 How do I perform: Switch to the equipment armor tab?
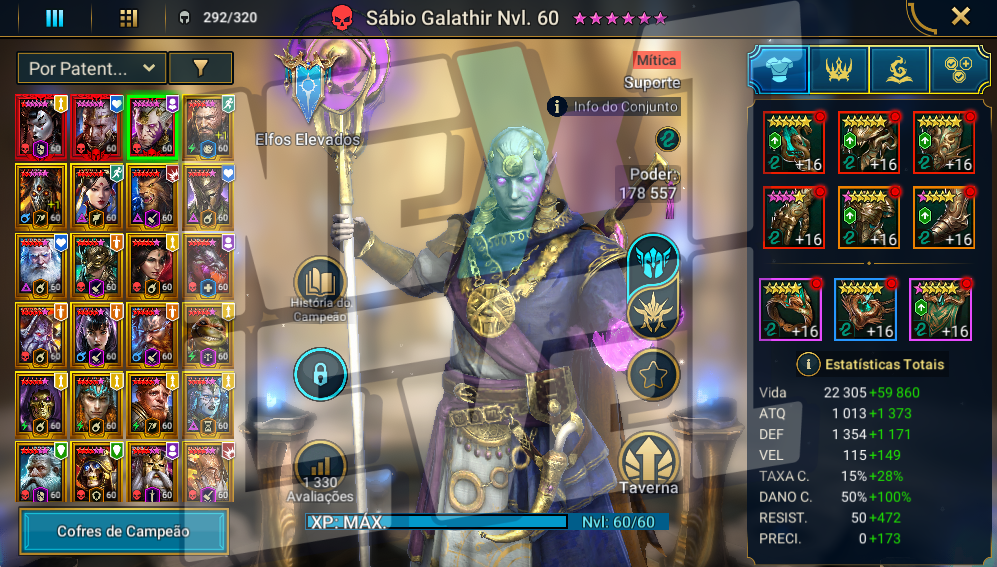pyautogui.click(x=778, y=69)
